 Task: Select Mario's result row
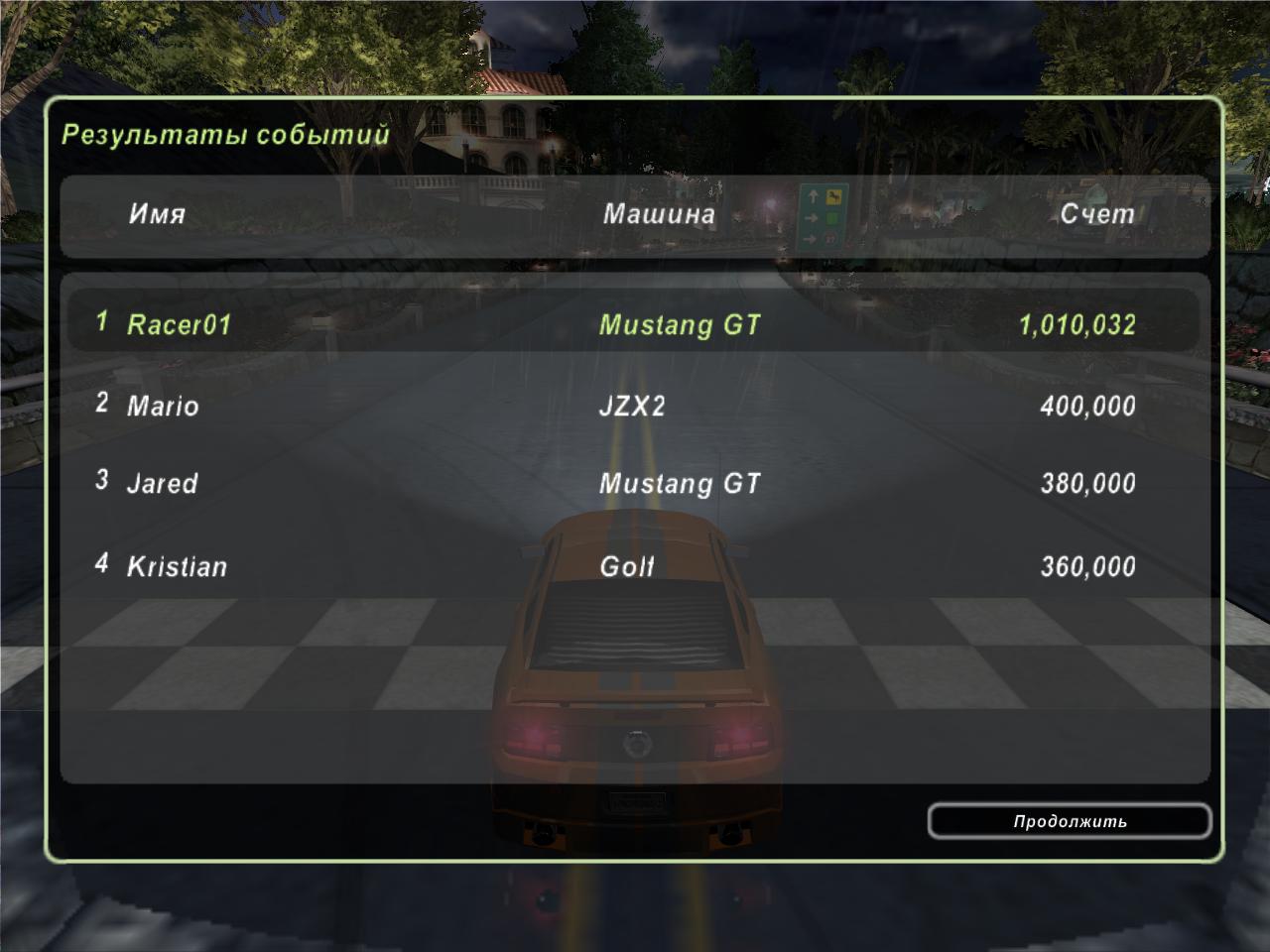633,405
